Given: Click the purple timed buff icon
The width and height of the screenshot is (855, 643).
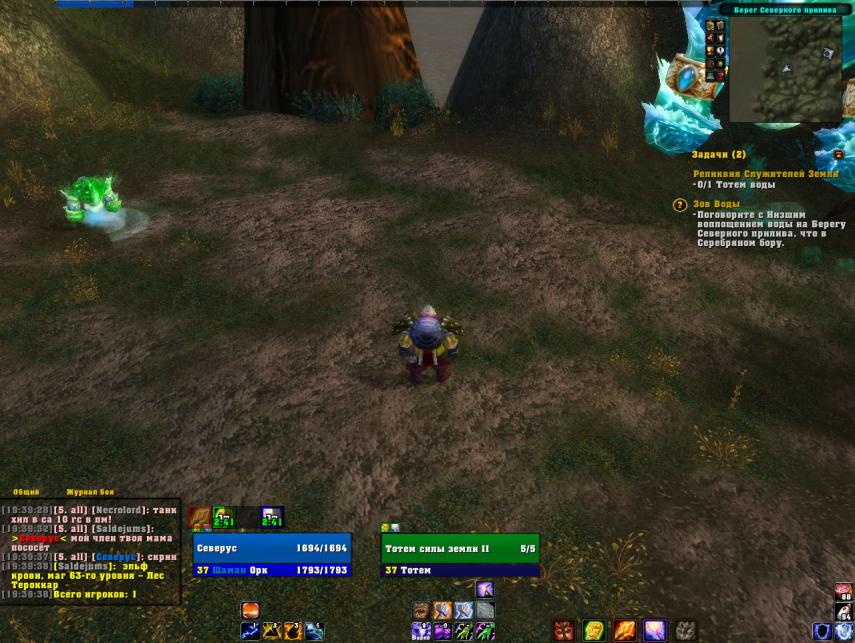Looking at the screenshot, I should coord(272,517).
